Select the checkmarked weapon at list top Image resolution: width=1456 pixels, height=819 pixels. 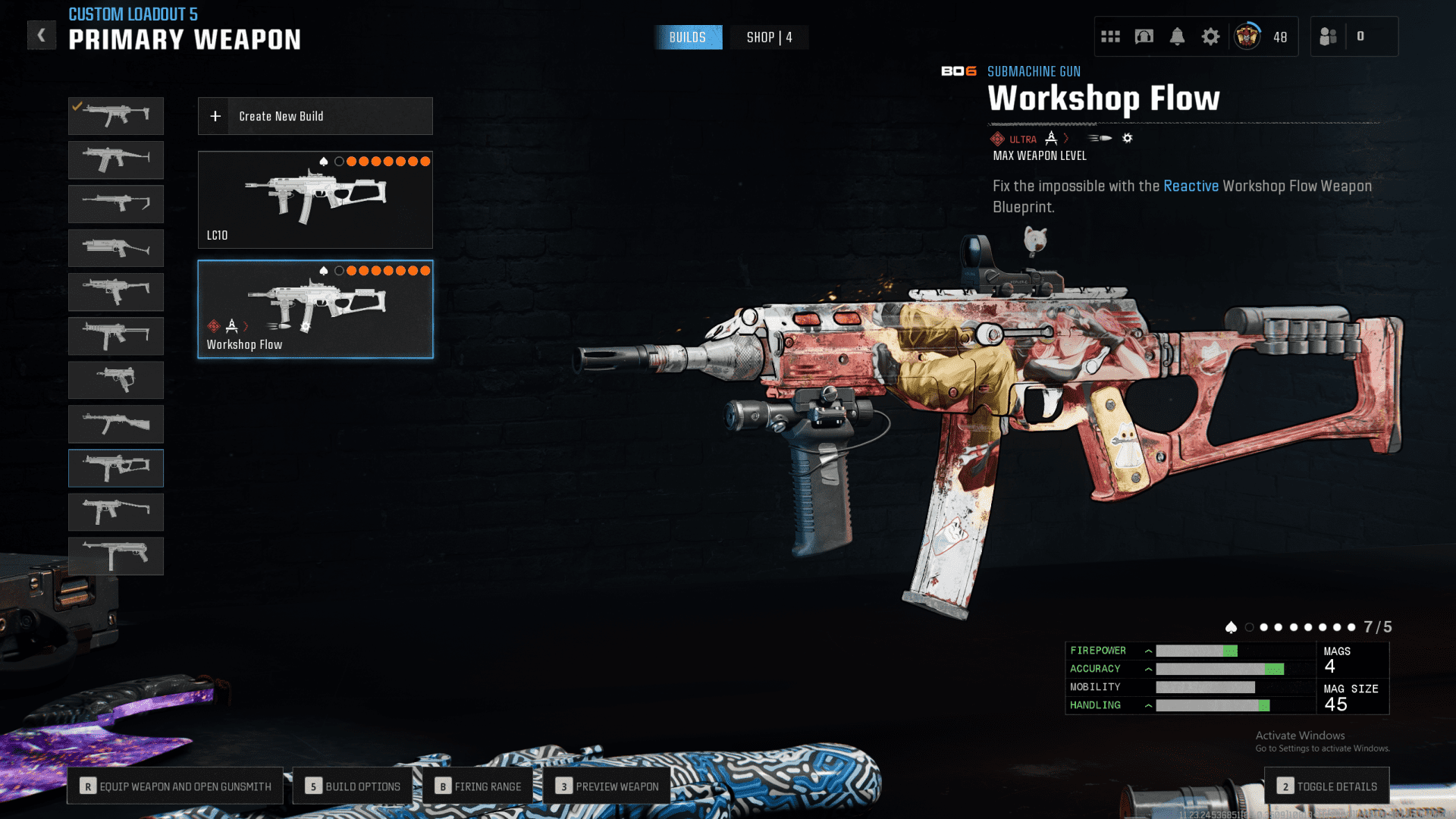[x=116, y=116]
